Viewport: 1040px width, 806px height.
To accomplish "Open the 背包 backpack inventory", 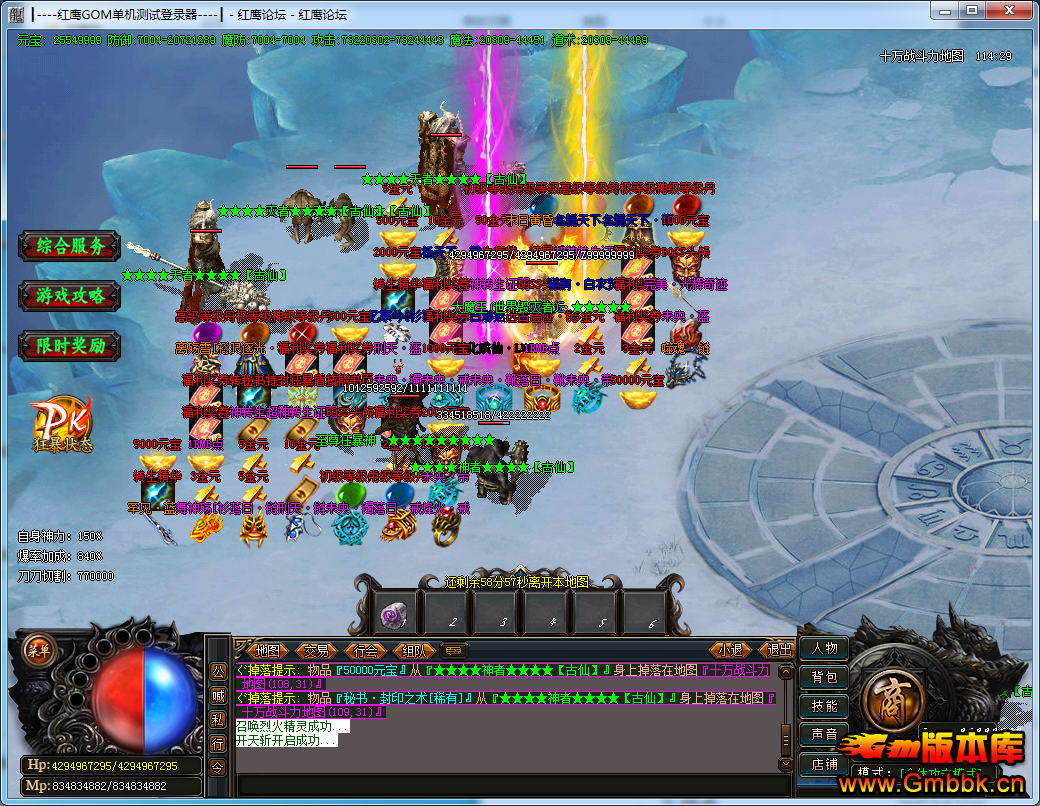I will coord(824,677).
